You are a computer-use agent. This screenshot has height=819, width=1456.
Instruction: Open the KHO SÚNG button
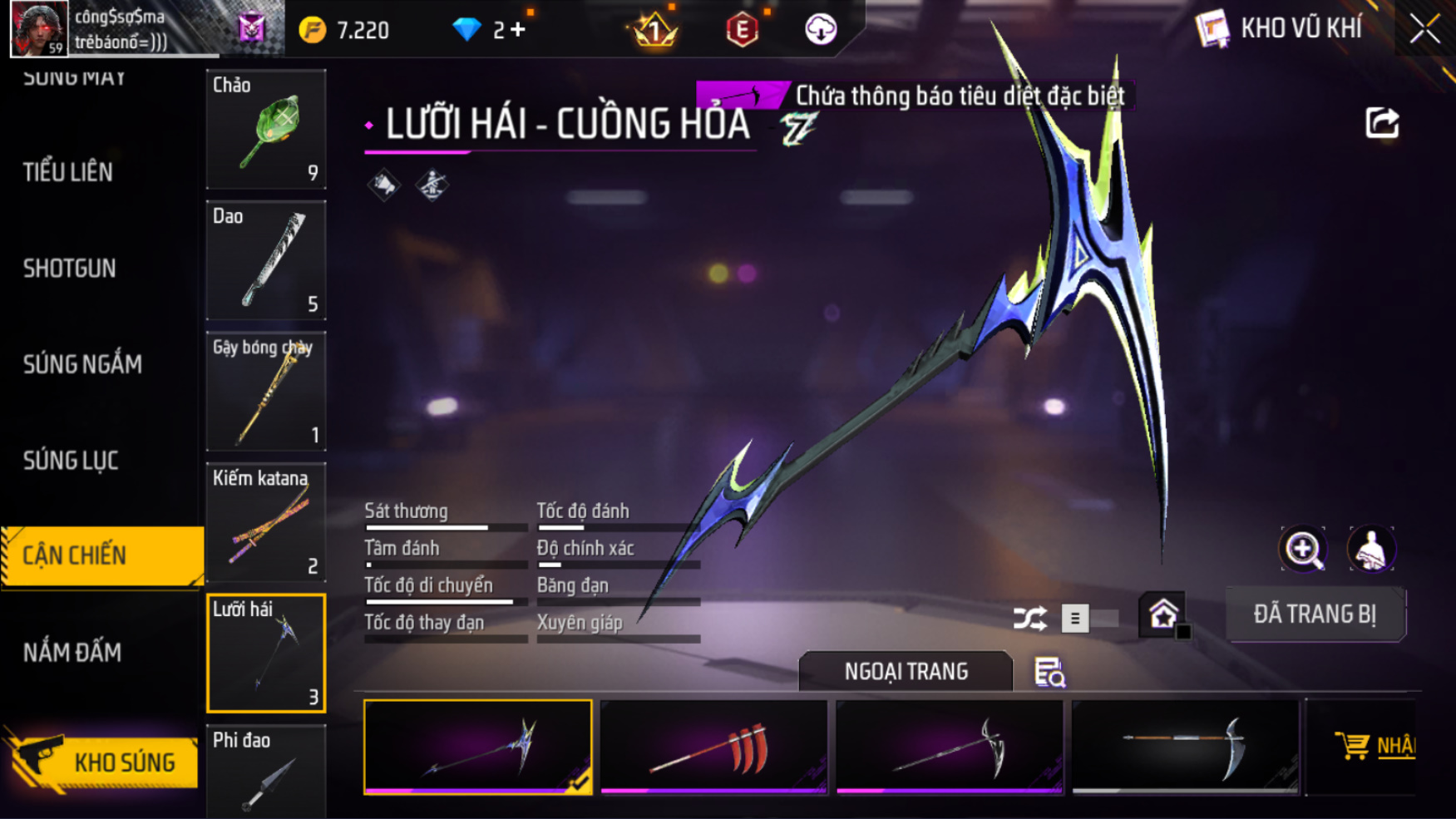pos(104,762)
